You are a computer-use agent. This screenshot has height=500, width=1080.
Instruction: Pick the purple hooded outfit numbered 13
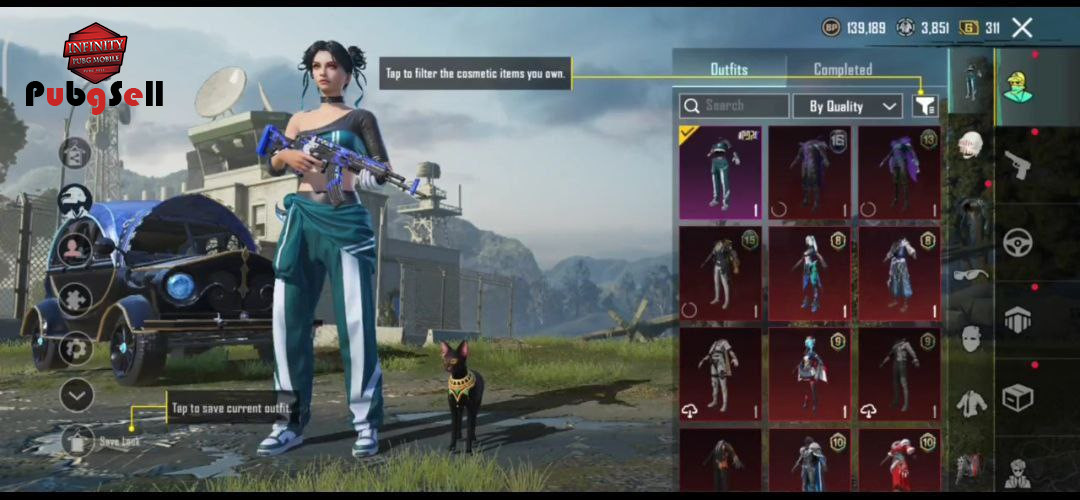(899, 172)
